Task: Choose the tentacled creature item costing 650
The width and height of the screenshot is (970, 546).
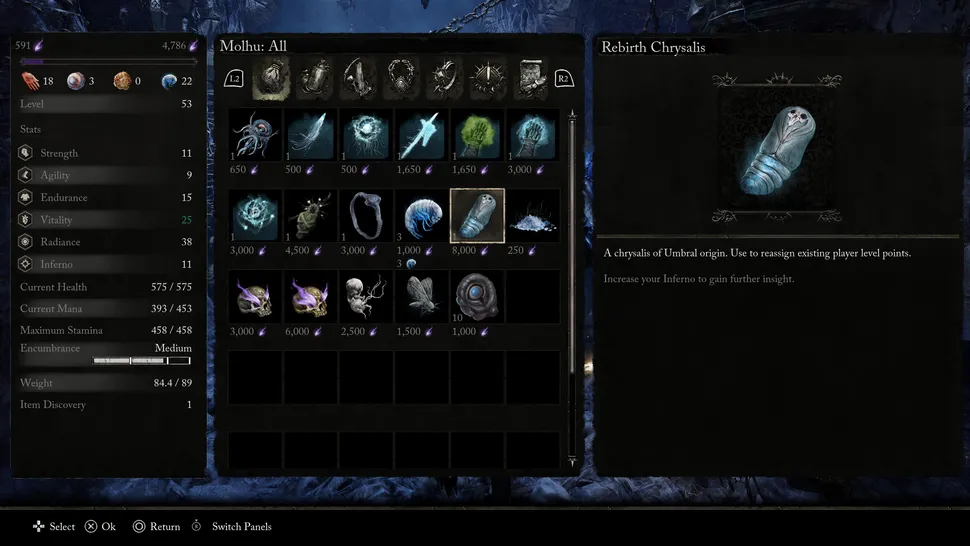Action: coord(255,135)
